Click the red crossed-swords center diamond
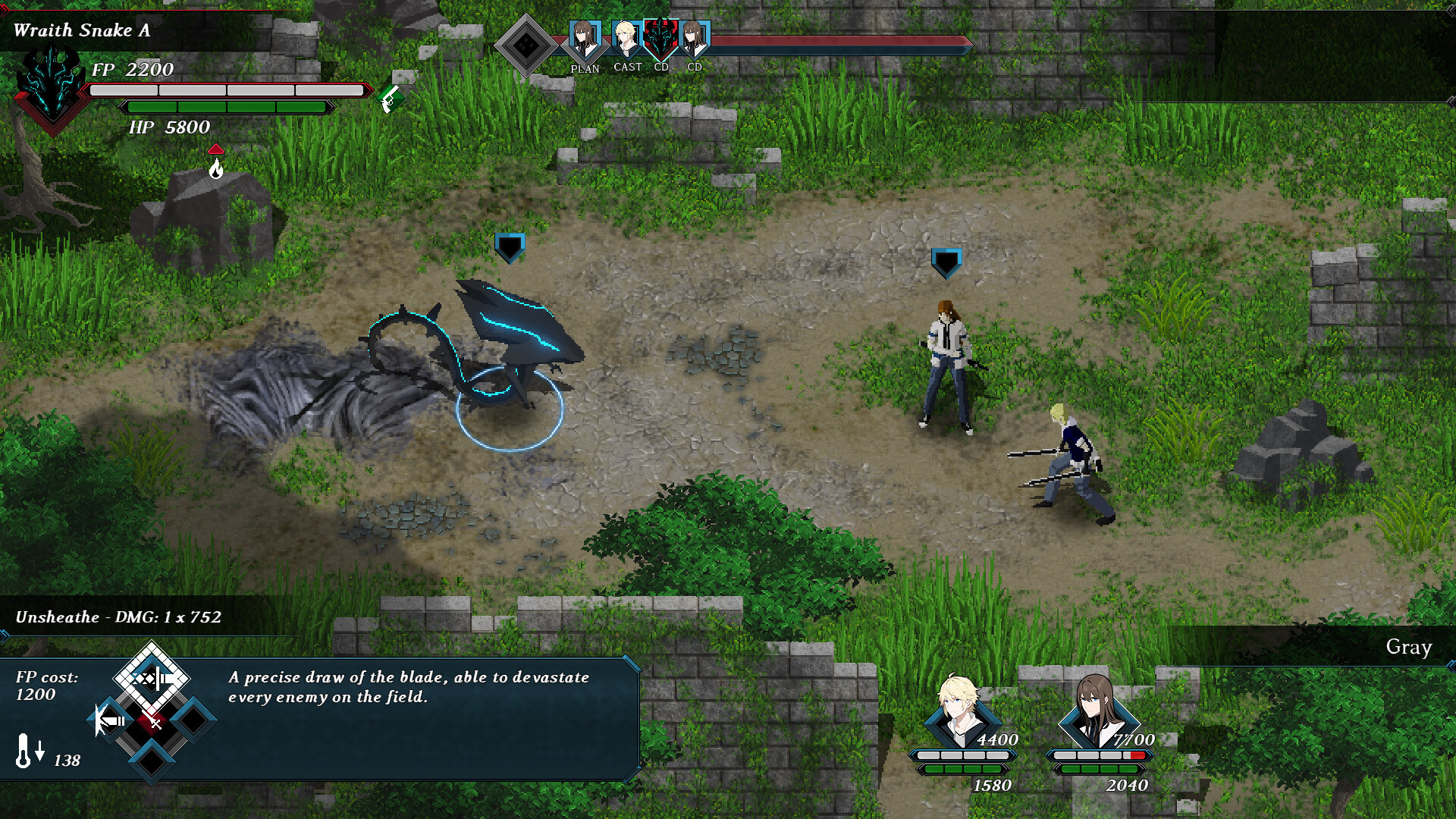Screen dimensions: 1456x819 point(152,722)
